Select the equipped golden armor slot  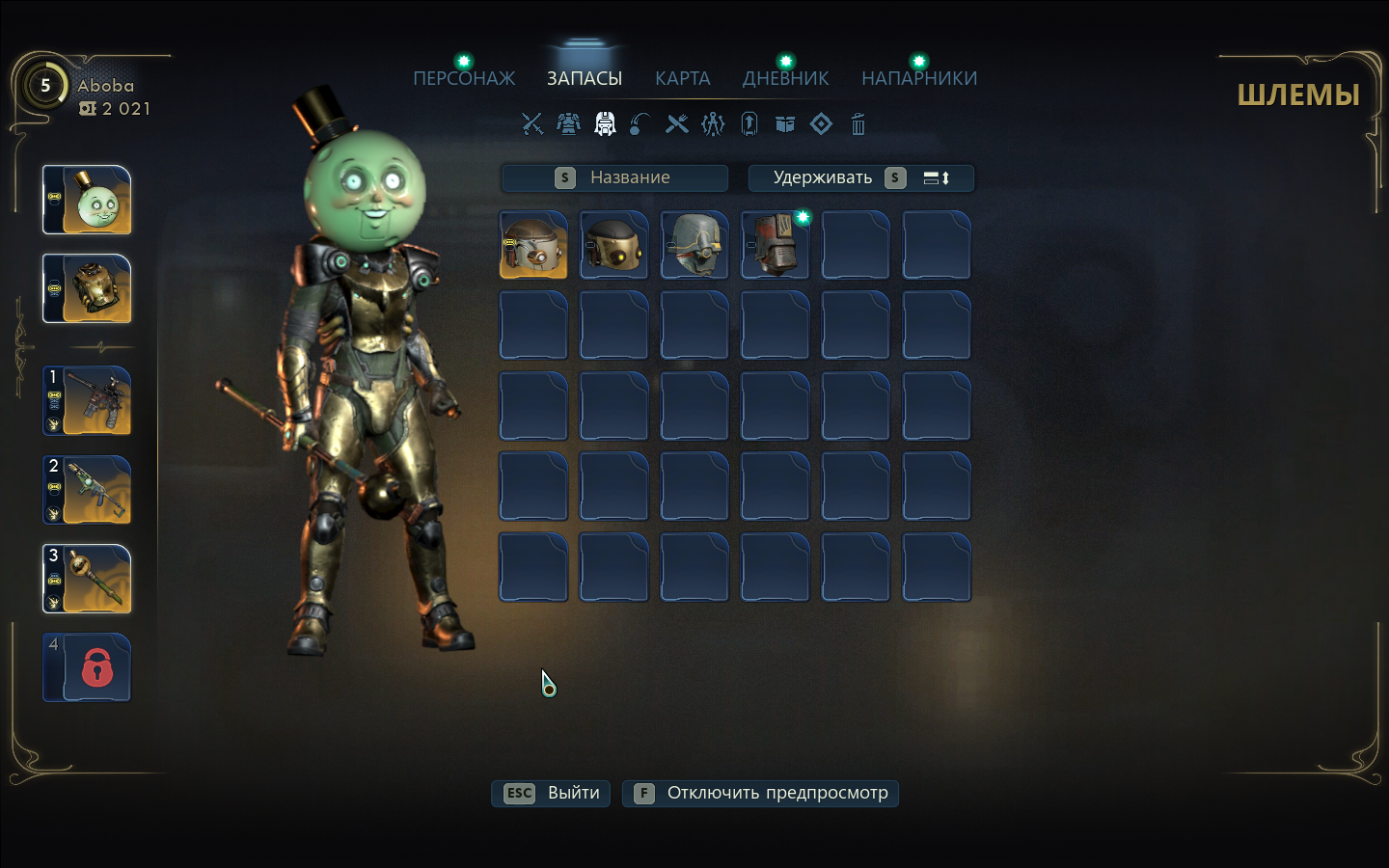pos(87,288)
